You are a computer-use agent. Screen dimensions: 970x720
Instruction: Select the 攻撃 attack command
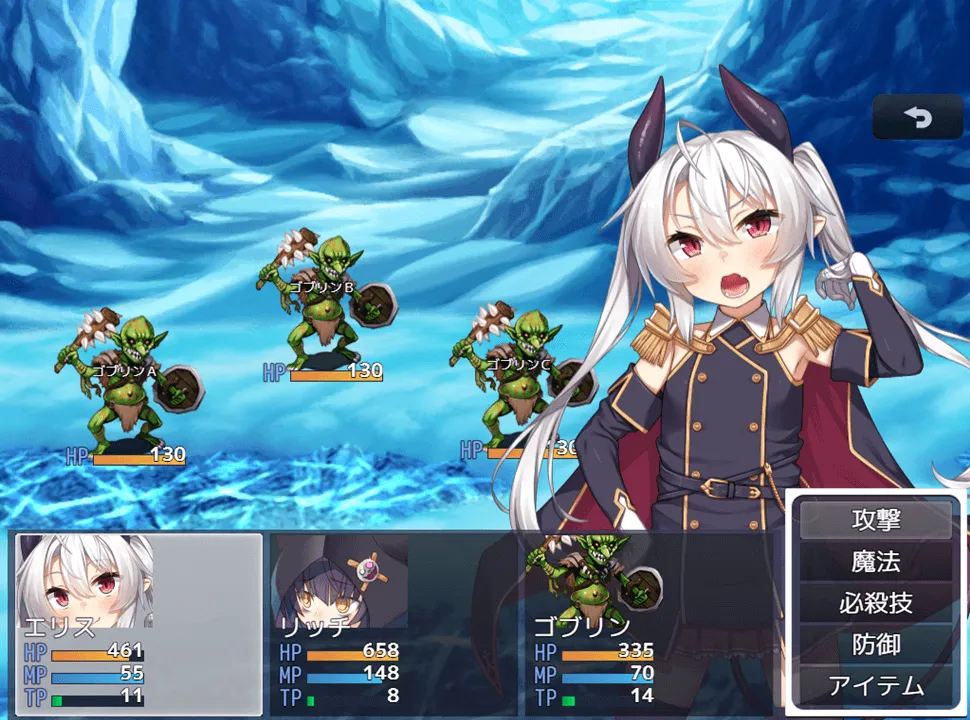click(876, 520)
